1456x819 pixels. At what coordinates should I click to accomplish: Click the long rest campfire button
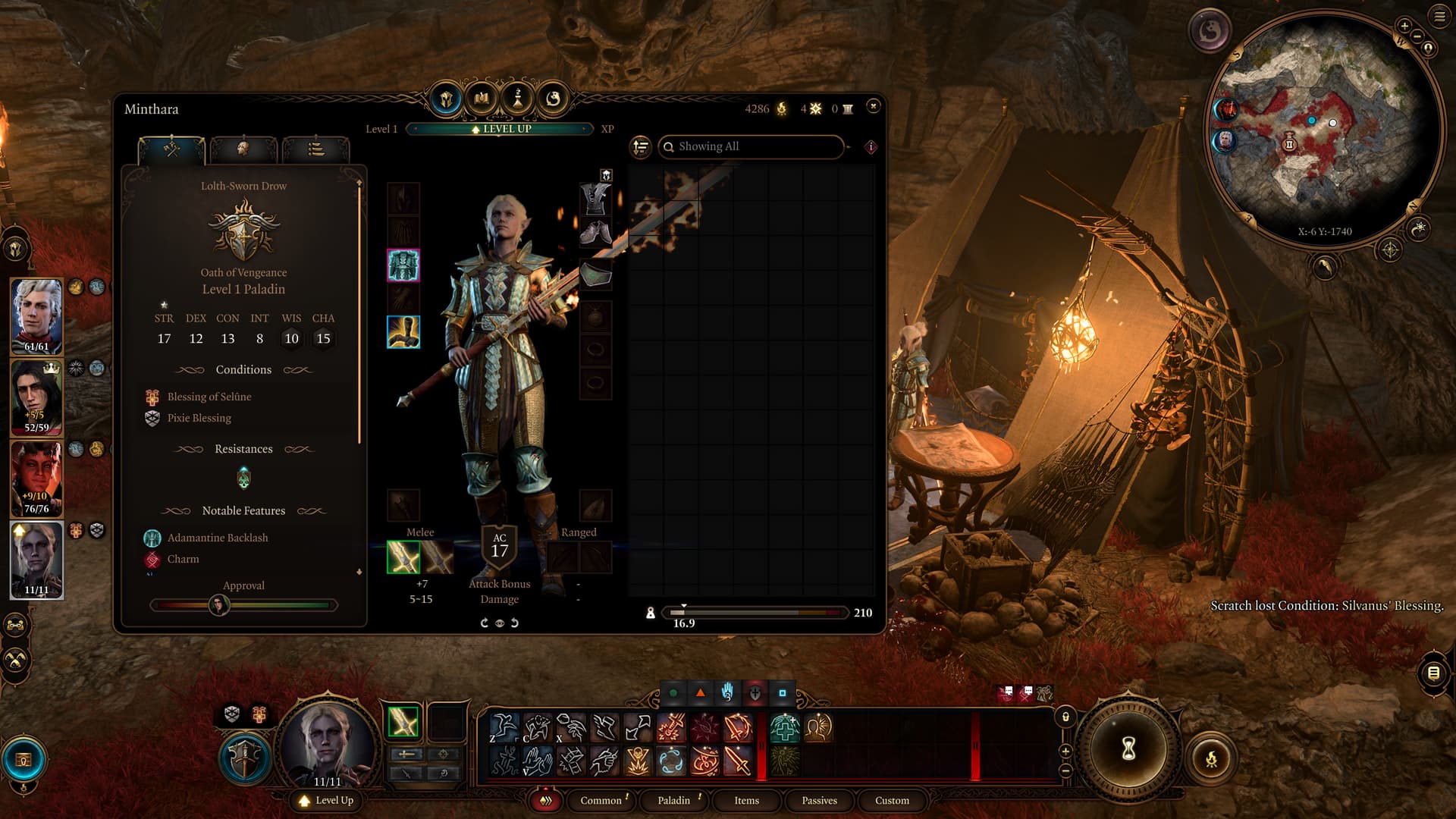point(1211,758)
